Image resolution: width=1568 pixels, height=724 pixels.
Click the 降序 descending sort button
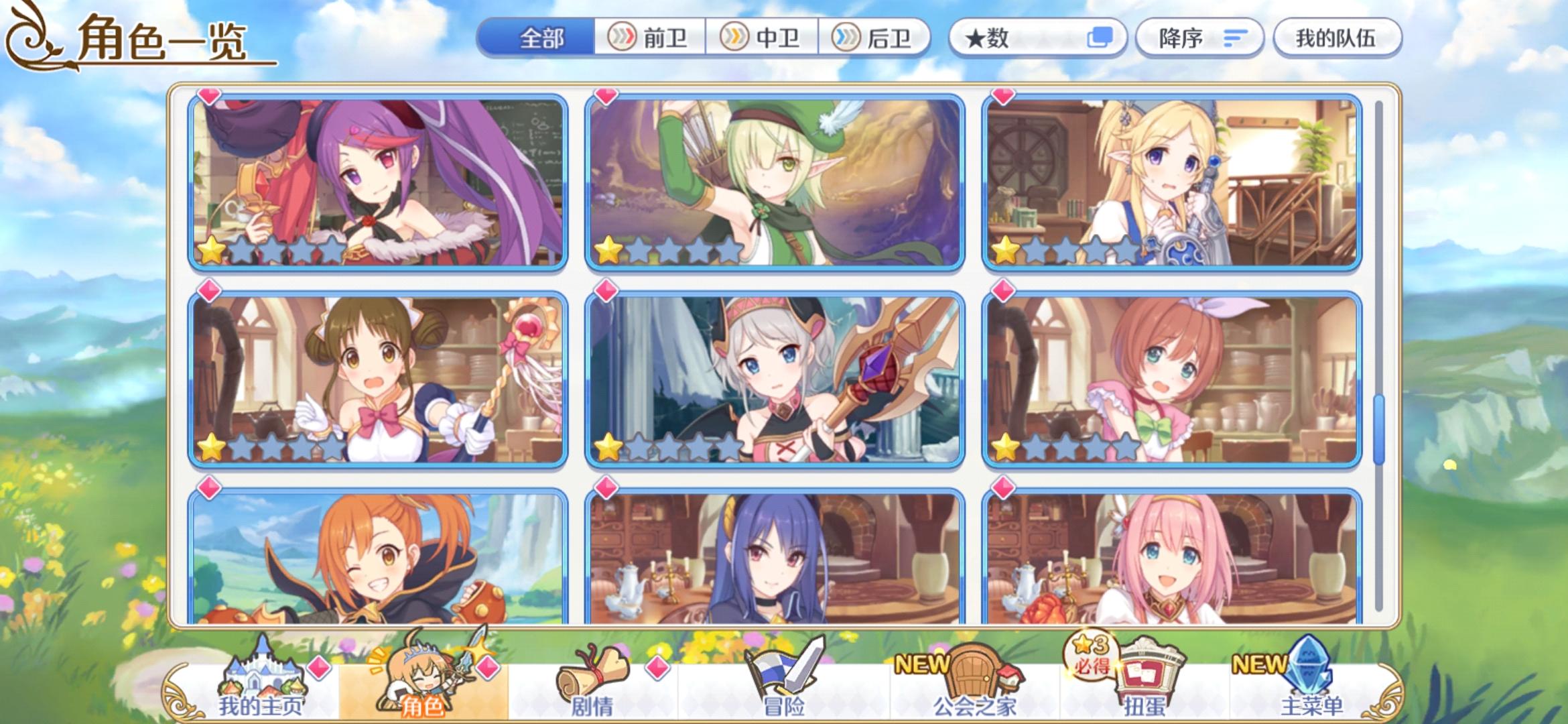[x=1199, y=38]
